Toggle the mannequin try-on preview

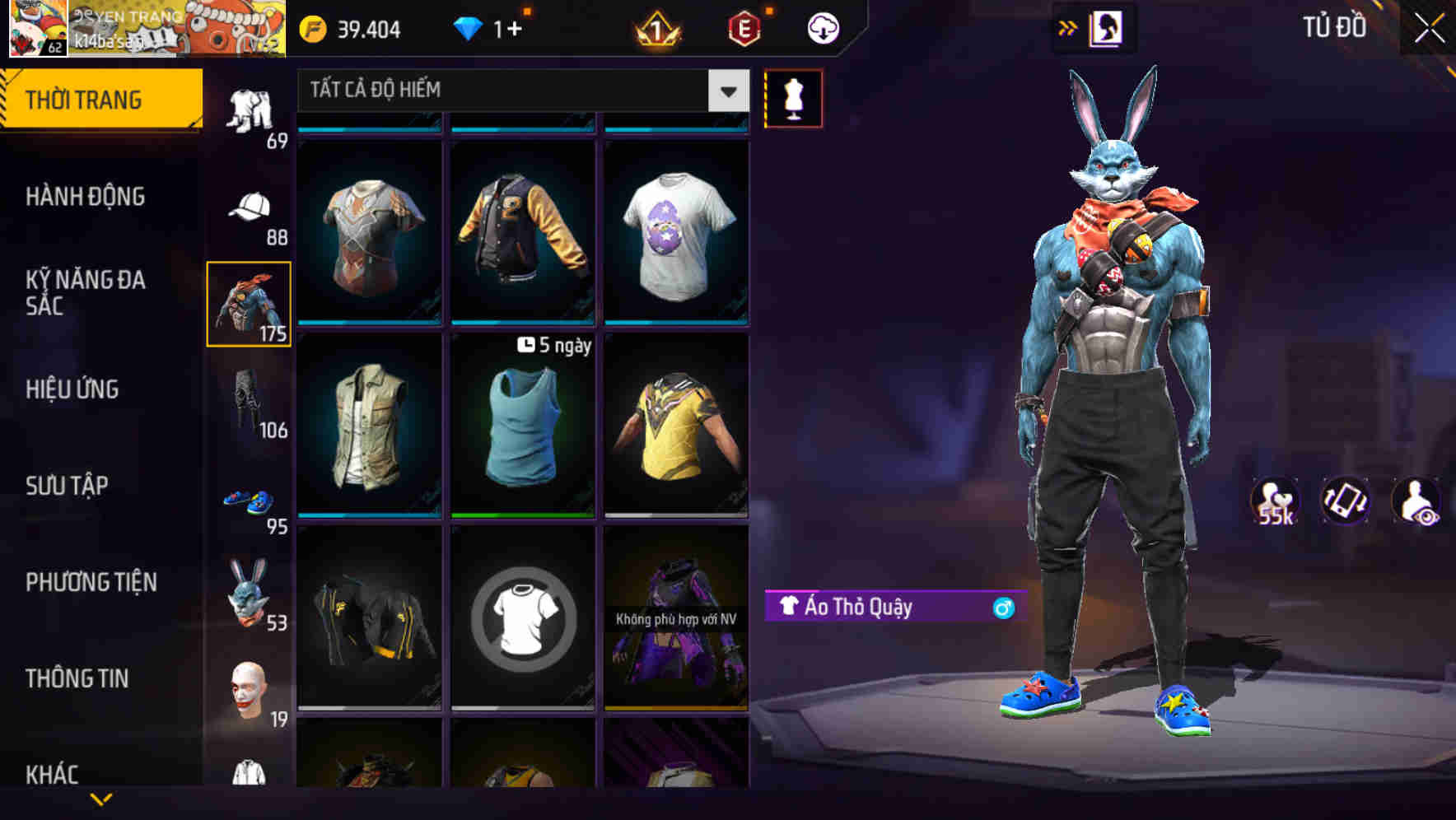[x=795, y=98]
